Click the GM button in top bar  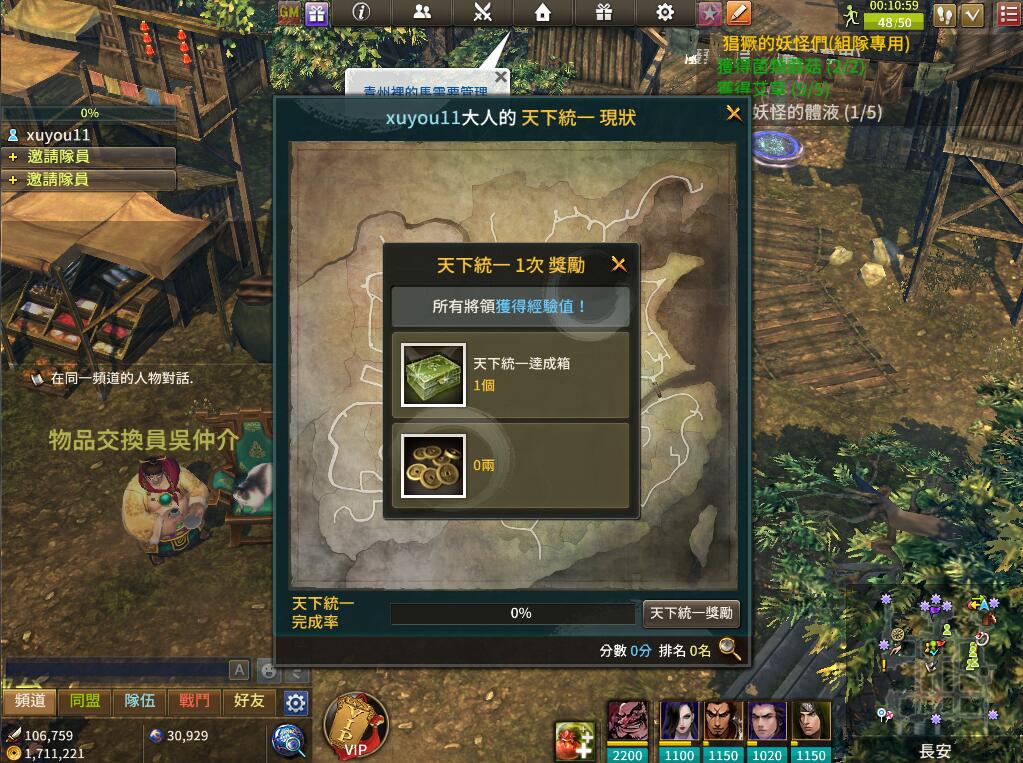point(289,13)
